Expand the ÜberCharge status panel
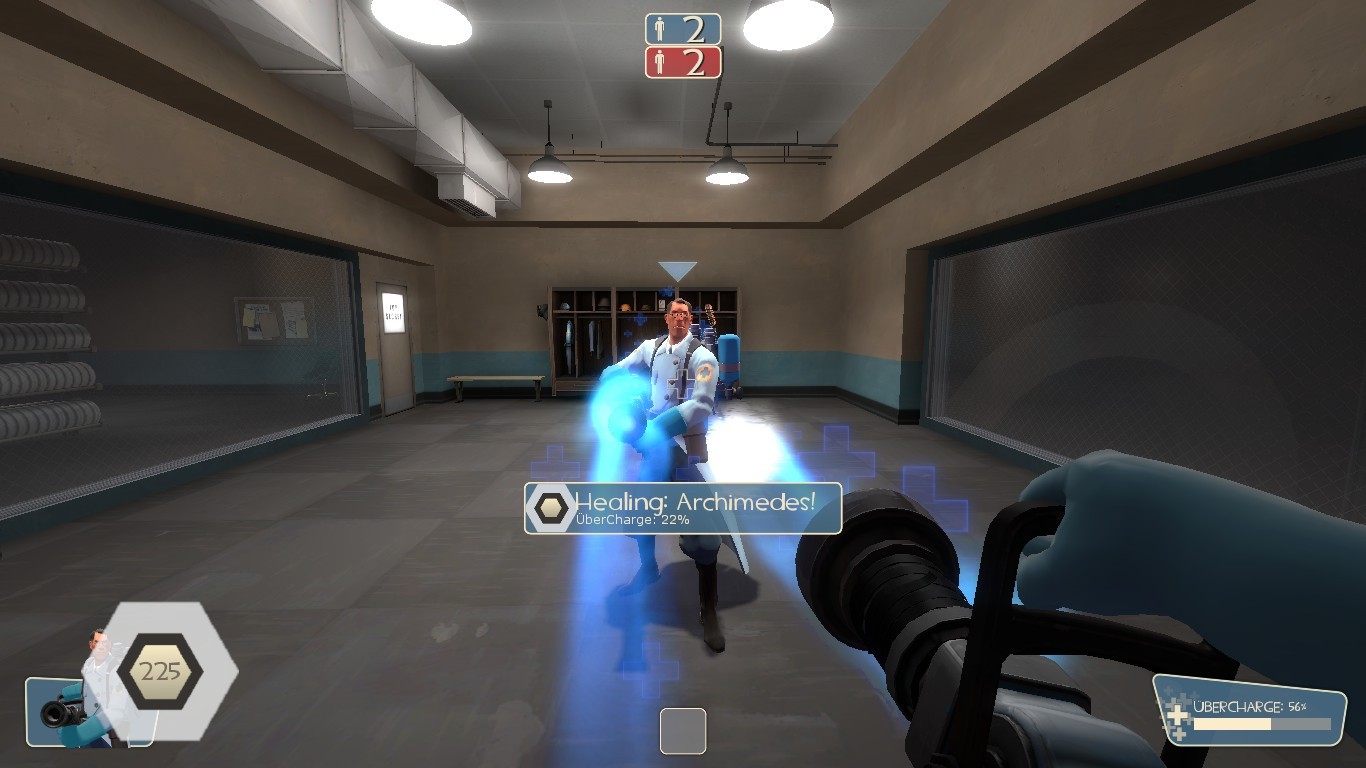This screenshot has width=1366, height=768. click(x=1250, y=710)
